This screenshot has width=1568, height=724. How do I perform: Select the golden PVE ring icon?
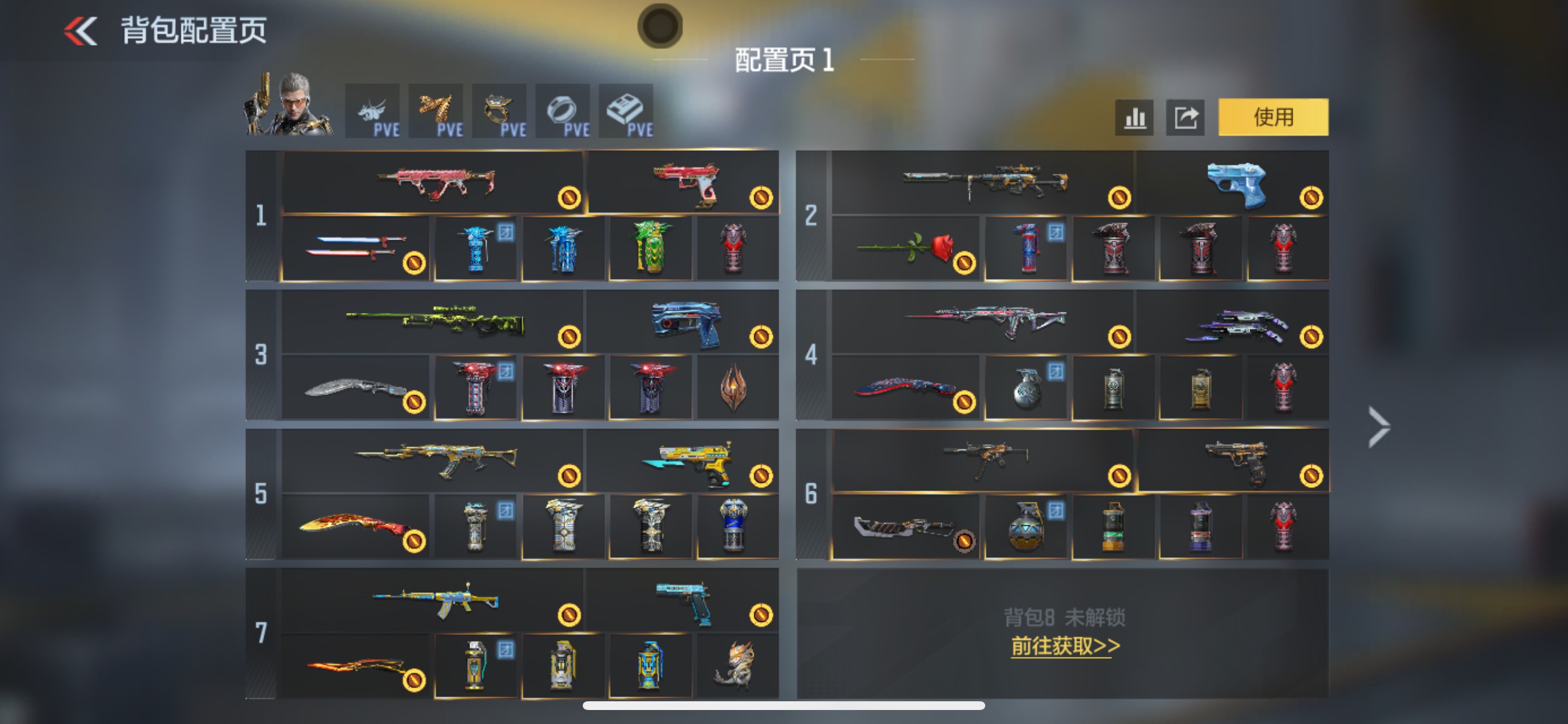coord(499,110)
